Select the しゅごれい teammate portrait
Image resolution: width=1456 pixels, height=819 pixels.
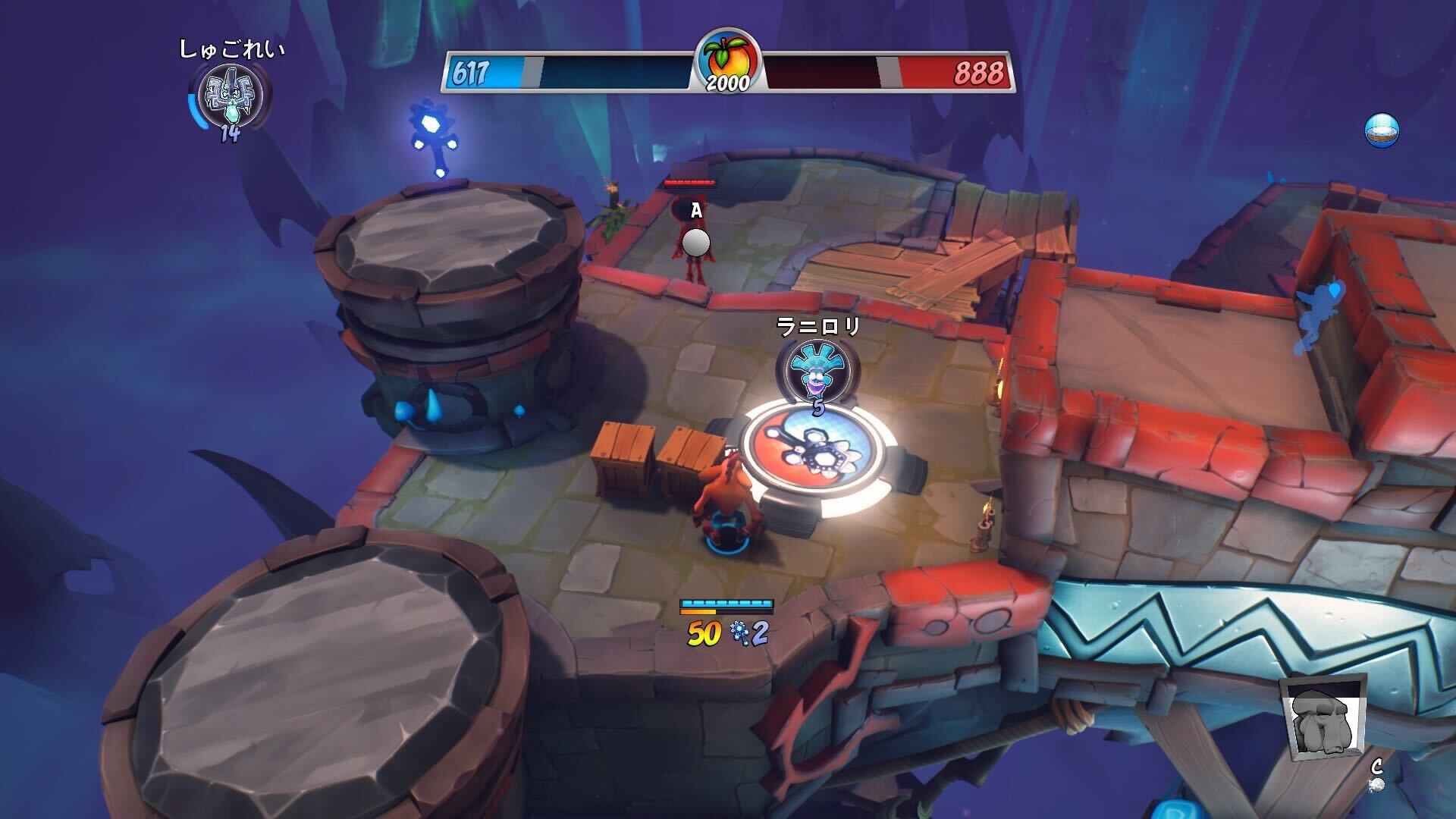(x=230, y=96)
